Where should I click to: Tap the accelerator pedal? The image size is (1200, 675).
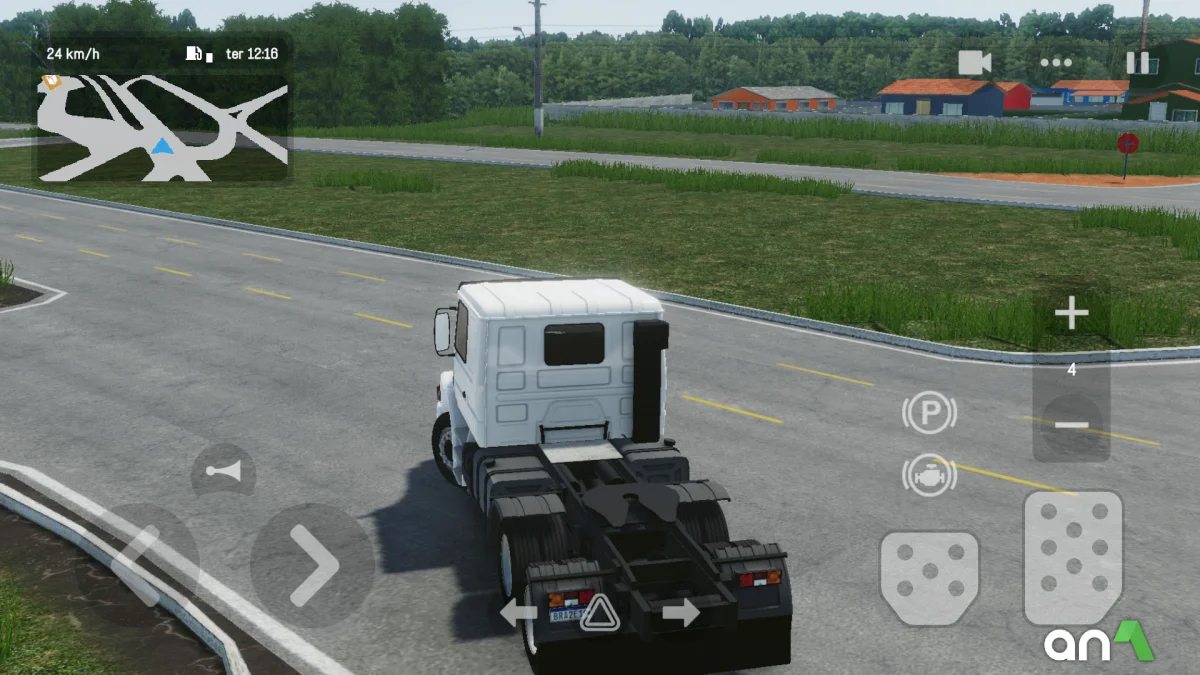1073,557
